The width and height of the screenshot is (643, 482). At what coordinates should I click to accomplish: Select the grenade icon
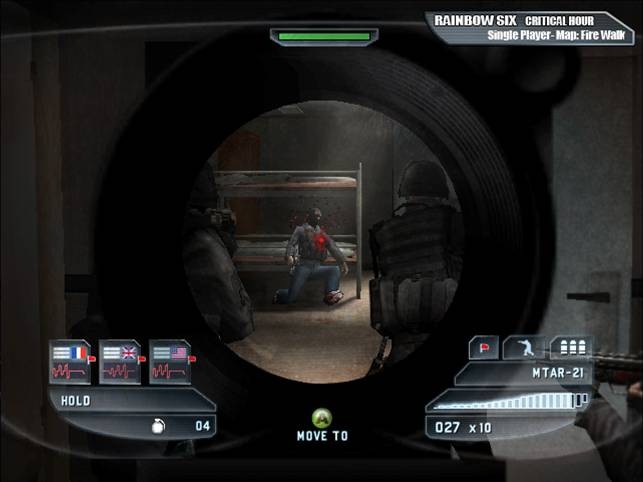tap(158, 425)
